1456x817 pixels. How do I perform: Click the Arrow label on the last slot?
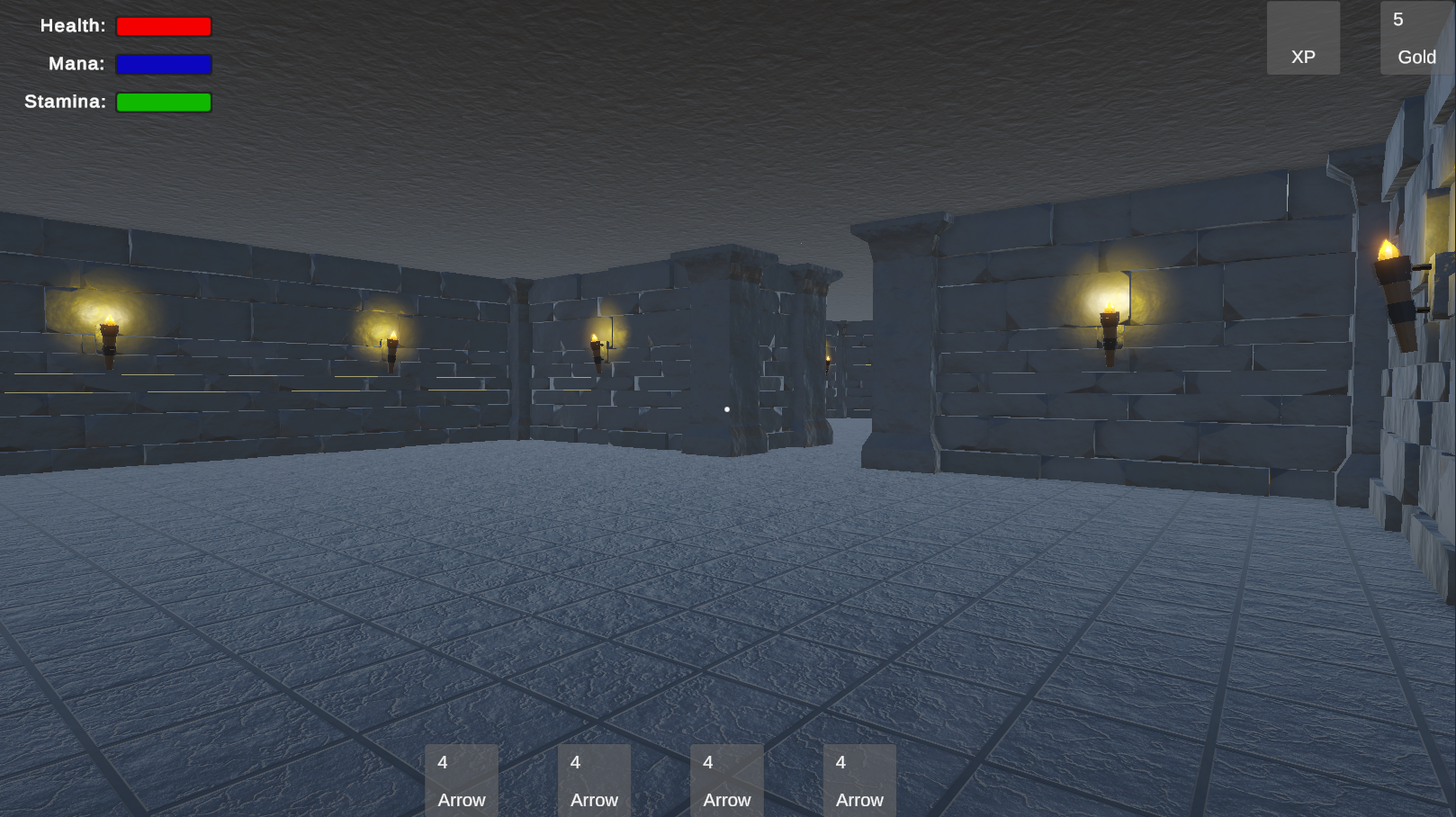point(859,800)
